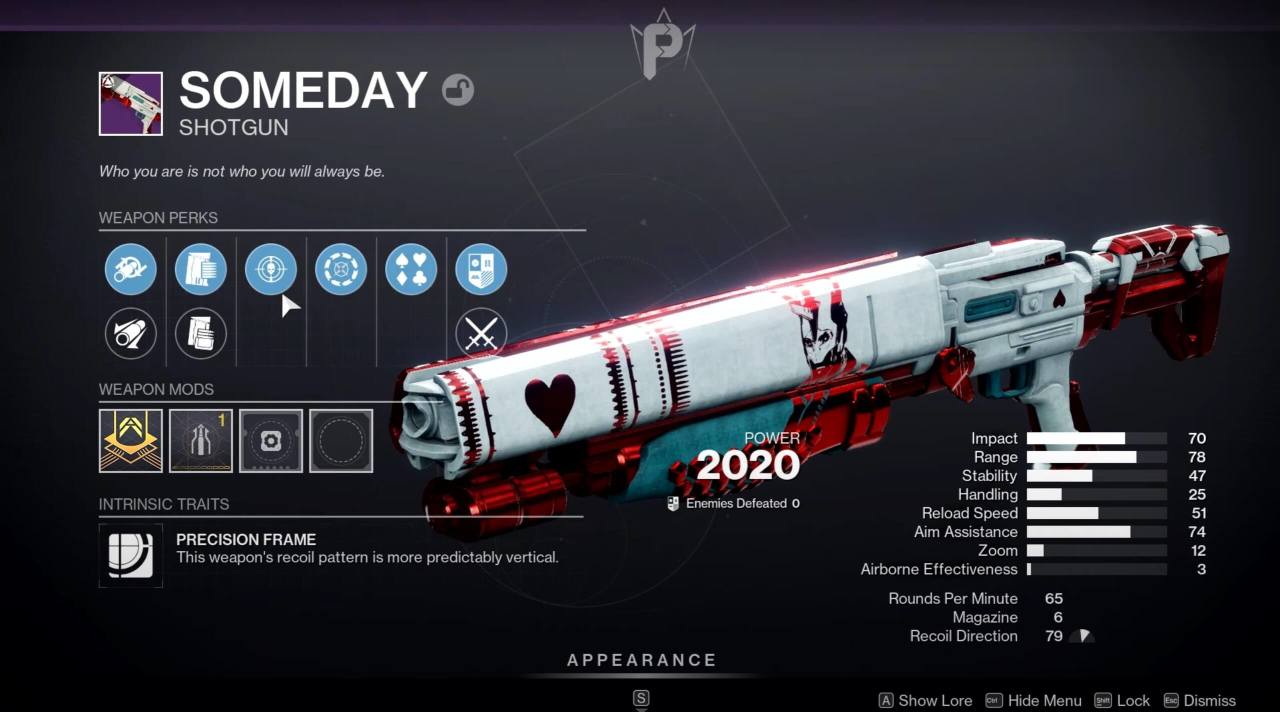
Task: Open the empty circular mod slot
Action: tap(341, 440)
